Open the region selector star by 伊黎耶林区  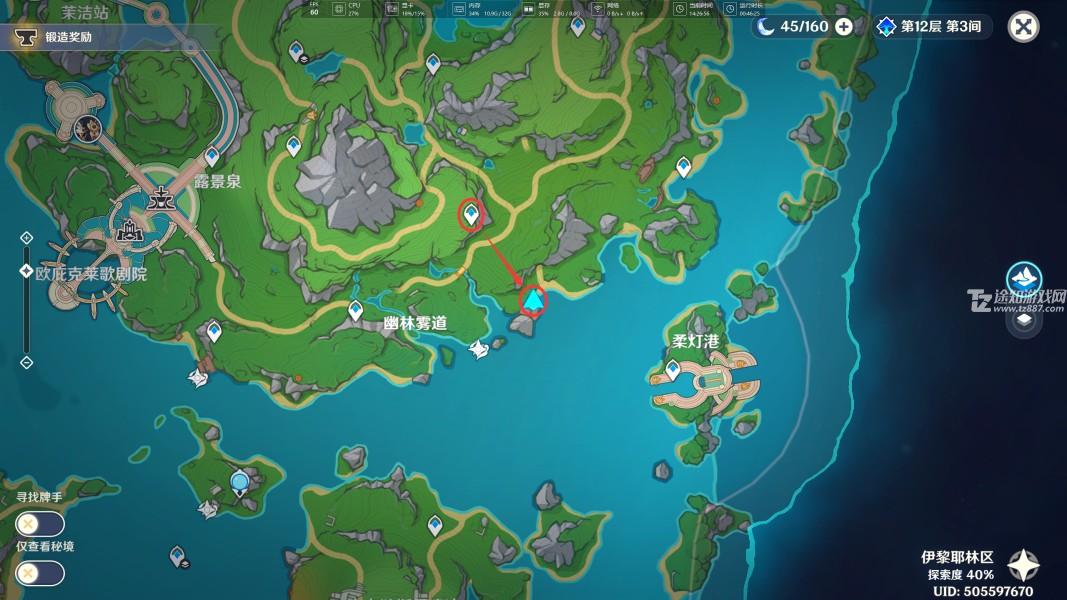[1023, 566]
